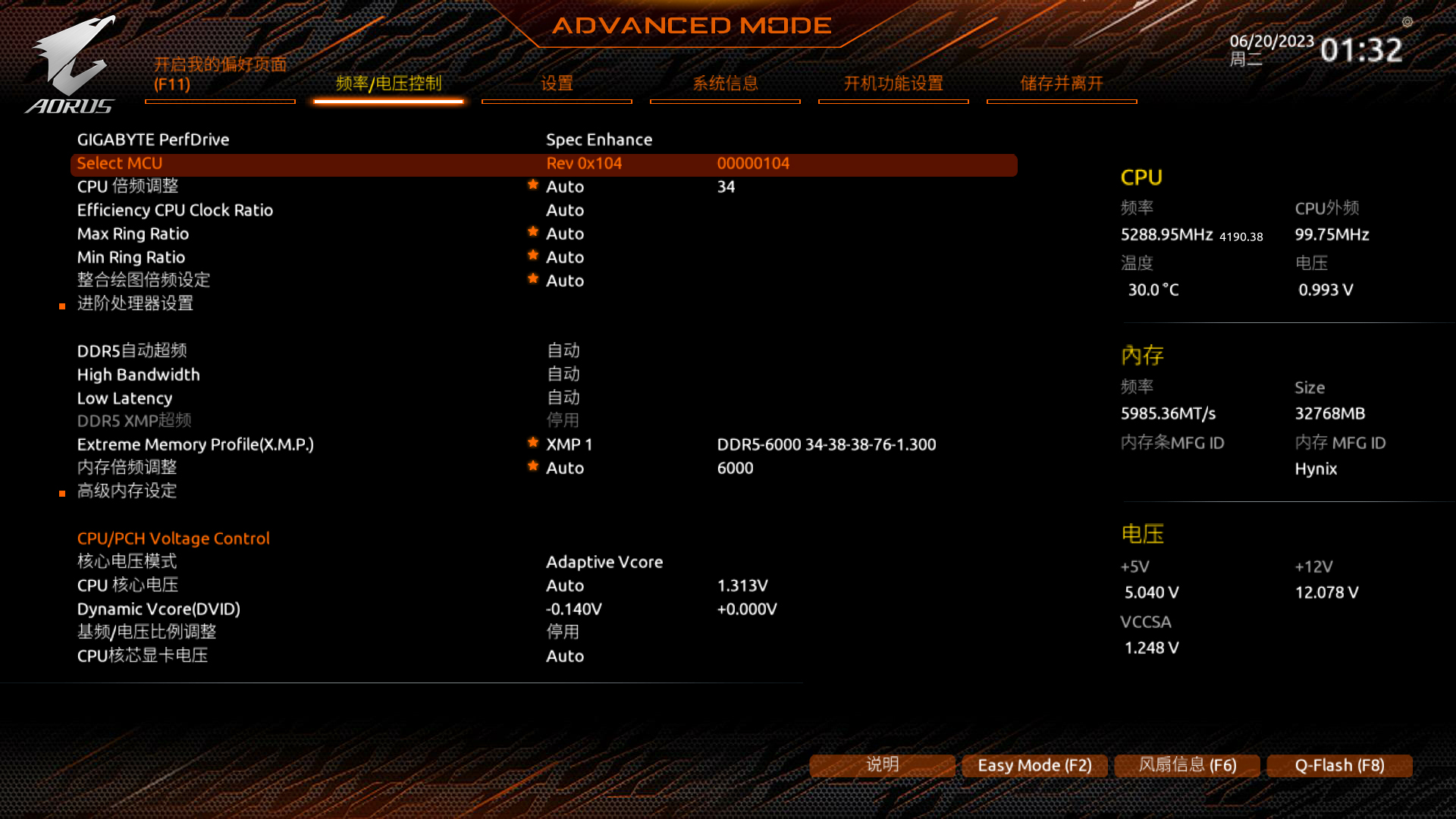The width and height of the screenshot is (1456, 819).
Task: Launch Q-Flash (F8) utility
Action: pyautogui.click(x=1339, y=765)
